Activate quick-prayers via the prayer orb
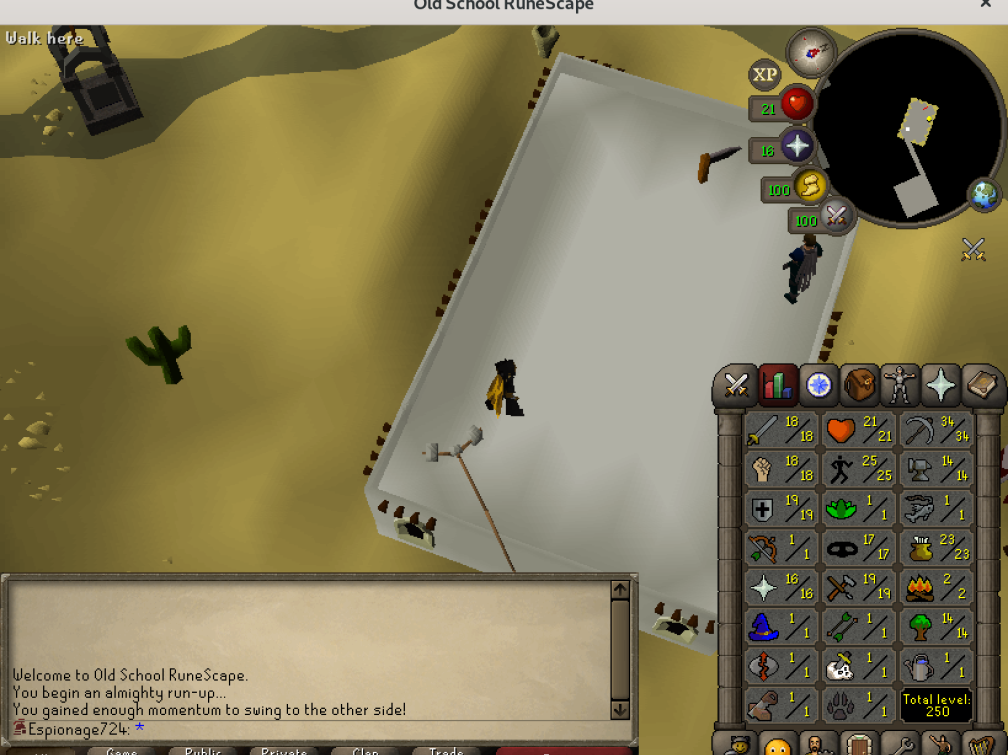This screenshot has width=1008, height=755. click(x=796, y=147)
